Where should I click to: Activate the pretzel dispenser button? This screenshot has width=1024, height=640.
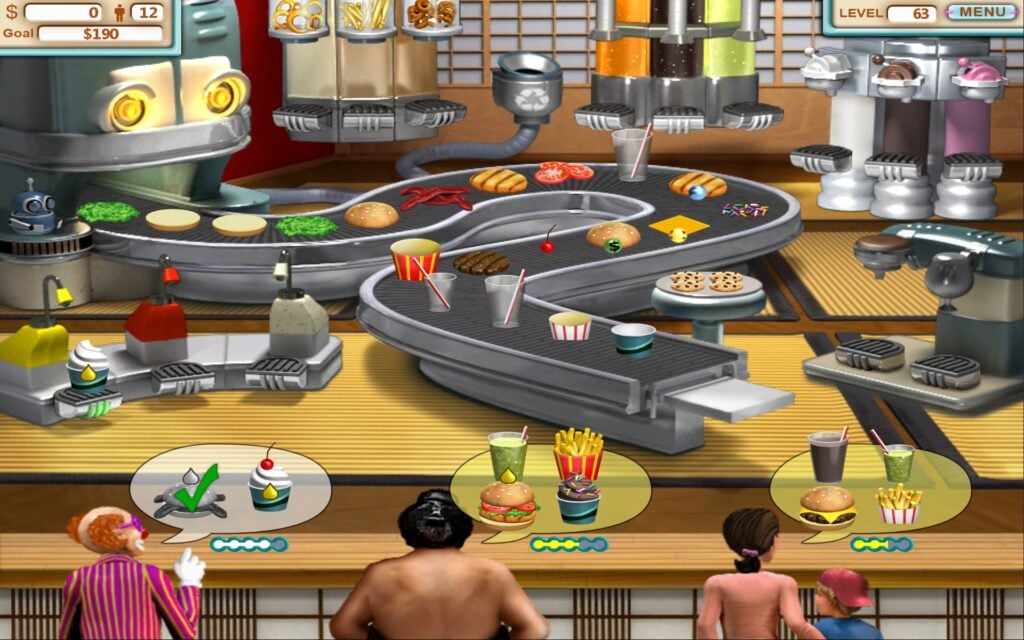(302, 117)
